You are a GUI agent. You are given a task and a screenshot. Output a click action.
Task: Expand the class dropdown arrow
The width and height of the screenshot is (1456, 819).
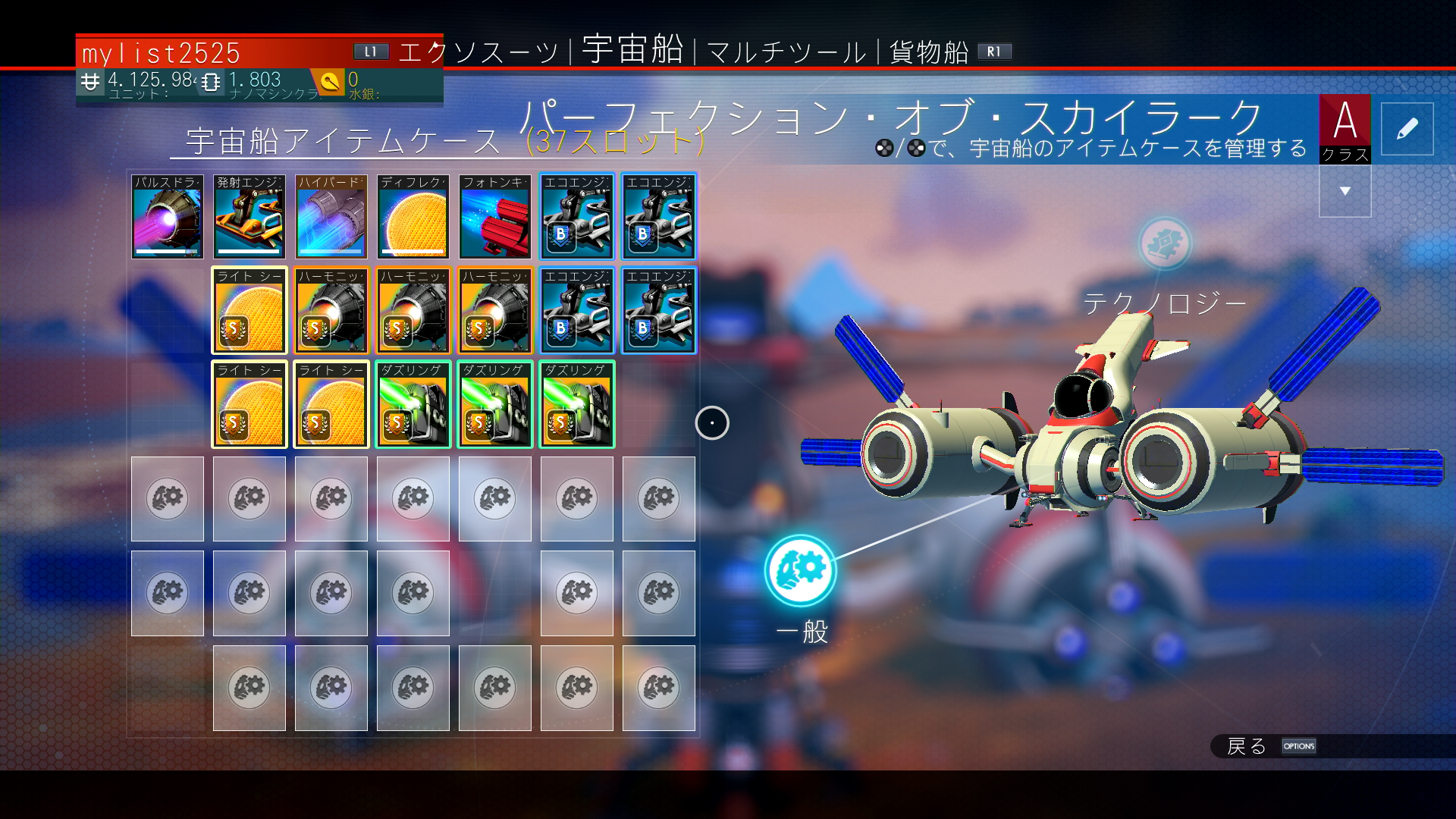tap(1345, 191)
